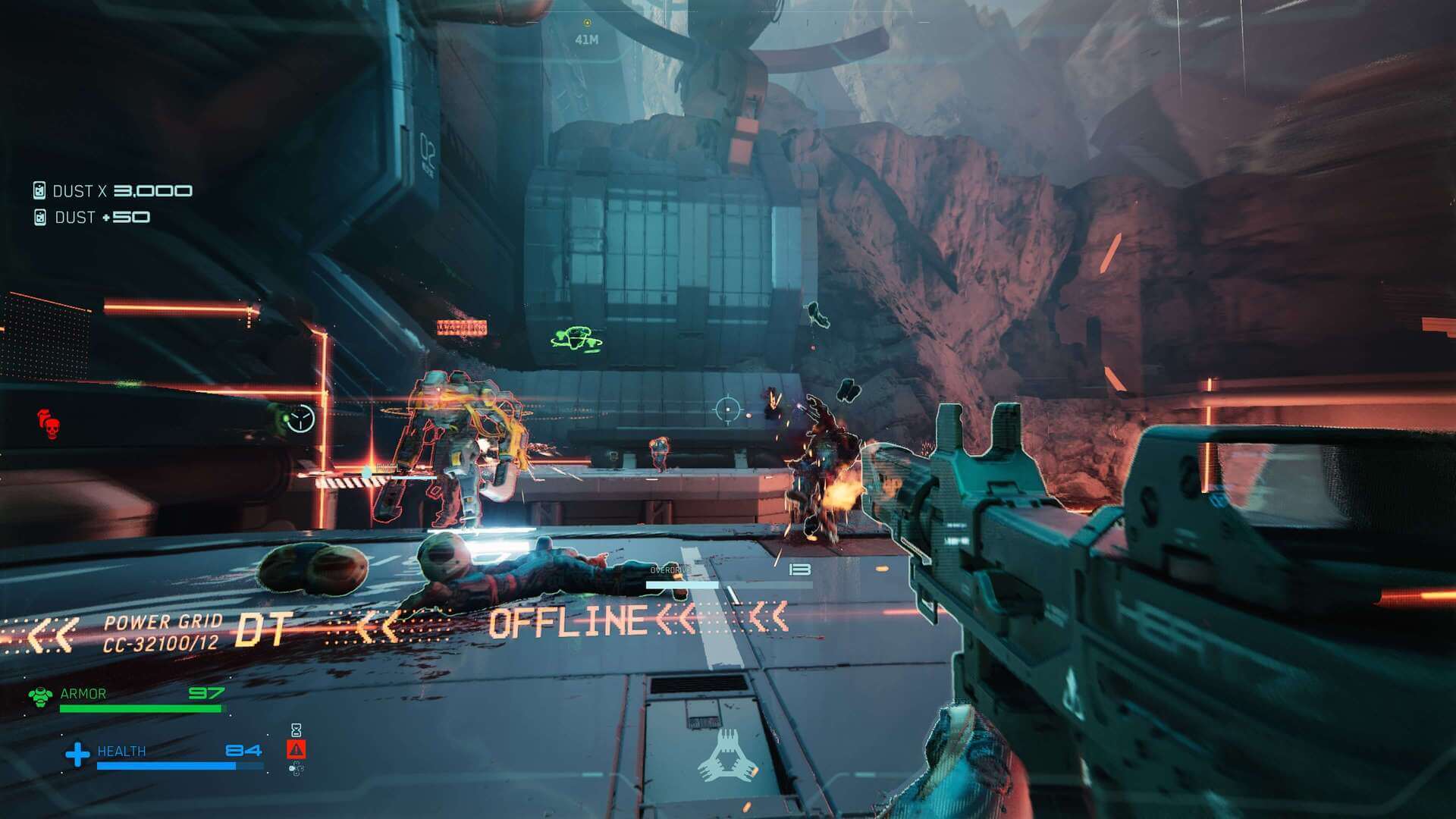Screen dimensions: 1456x819
Task: Click the green armor suit icon
Action: [x=40, y=695]
